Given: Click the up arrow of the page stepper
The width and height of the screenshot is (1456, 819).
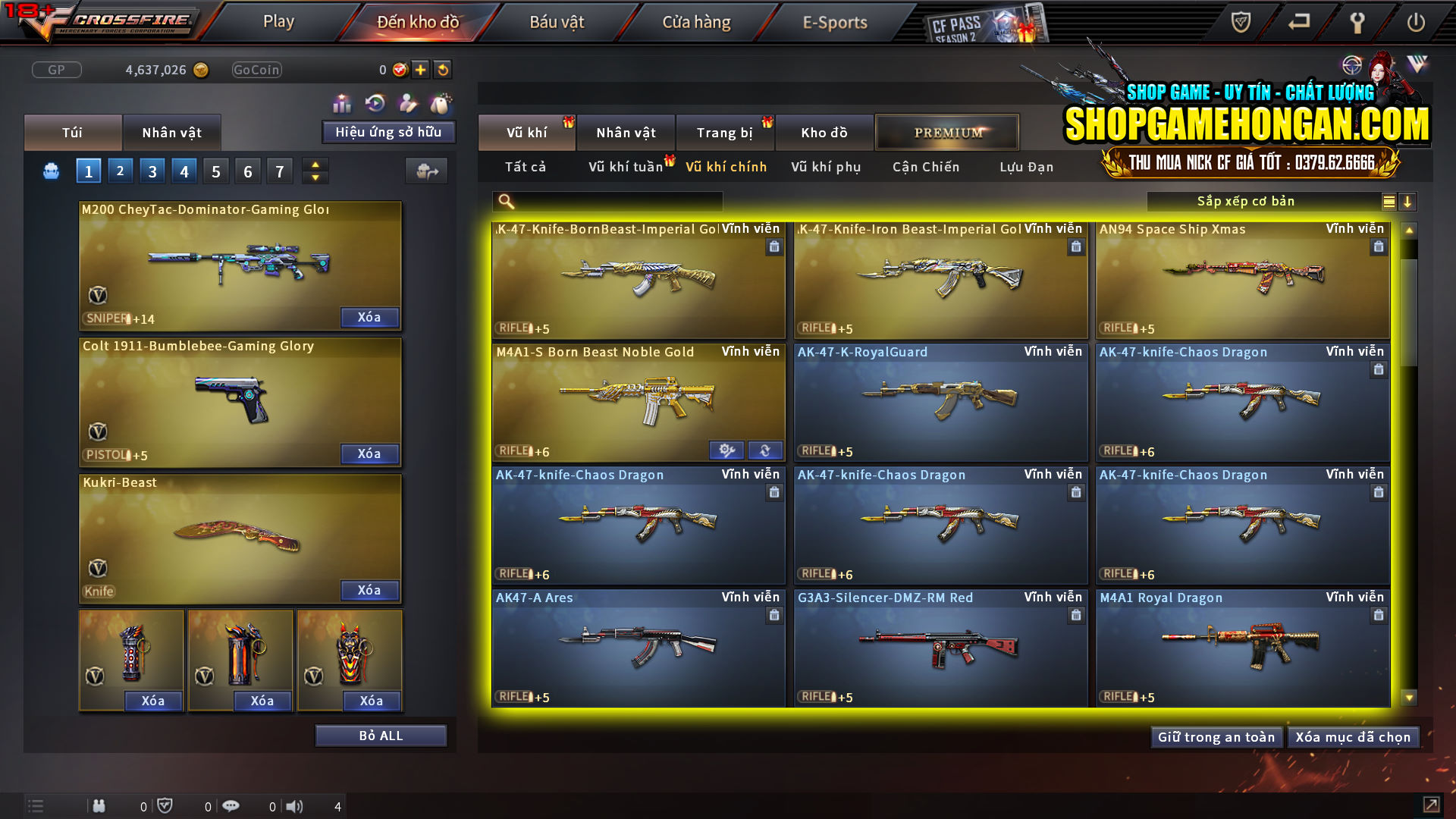Looking at the screenshot, I should click(x=315, y=165).
